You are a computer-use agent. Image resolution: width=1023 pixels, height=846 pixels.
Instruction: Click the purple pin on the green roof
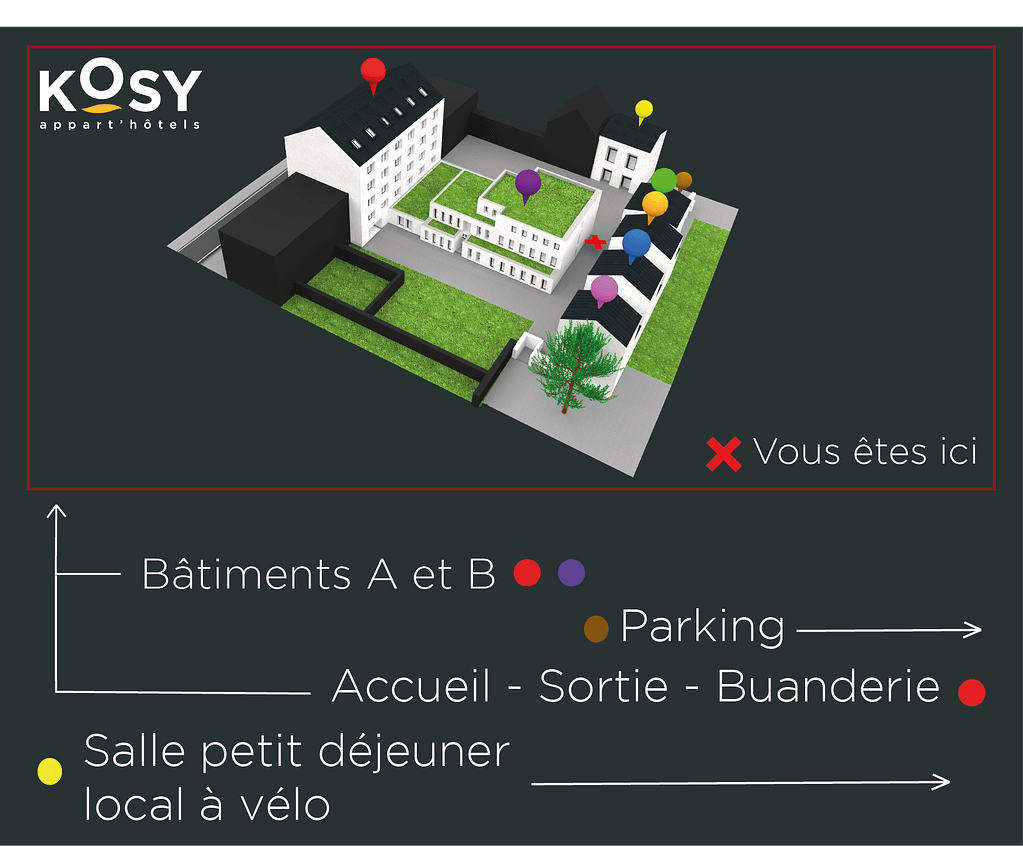(x=528, y=183)
